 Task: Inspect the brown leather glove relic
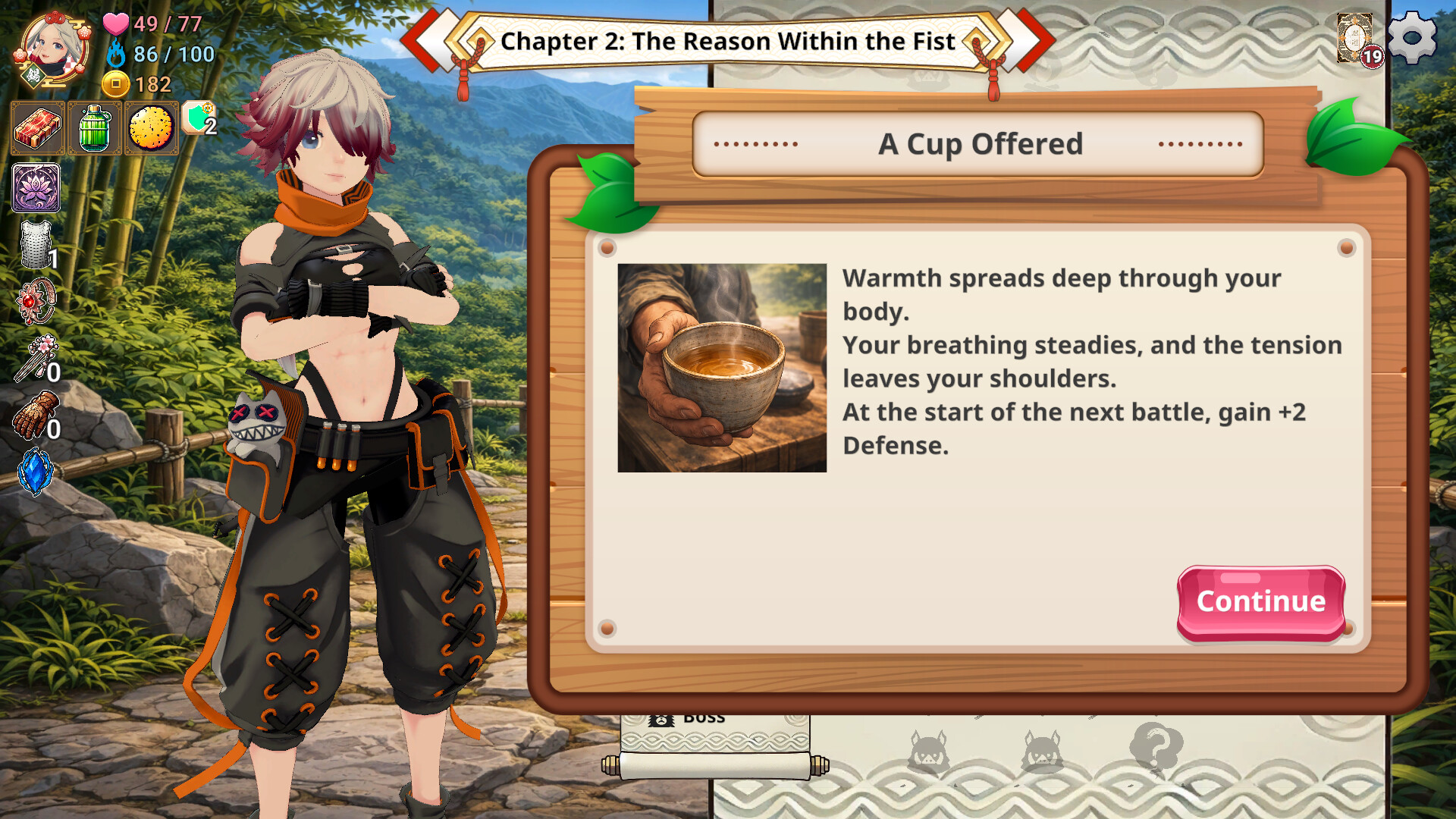pos(36,415)
